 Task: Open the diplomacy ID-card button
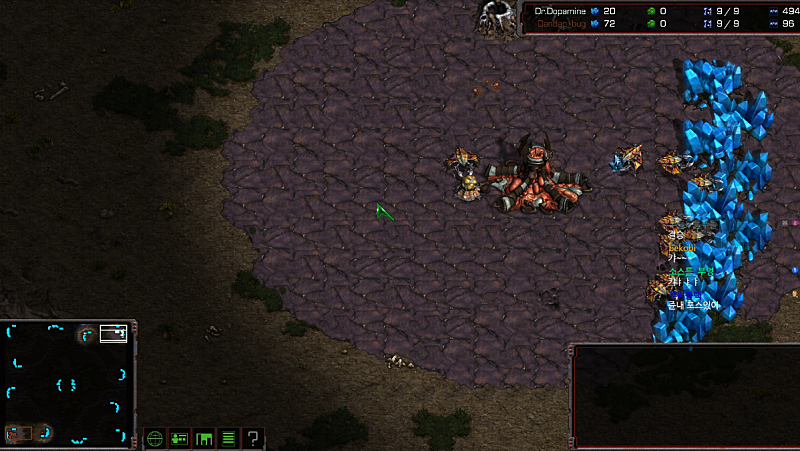coord(180,438)
